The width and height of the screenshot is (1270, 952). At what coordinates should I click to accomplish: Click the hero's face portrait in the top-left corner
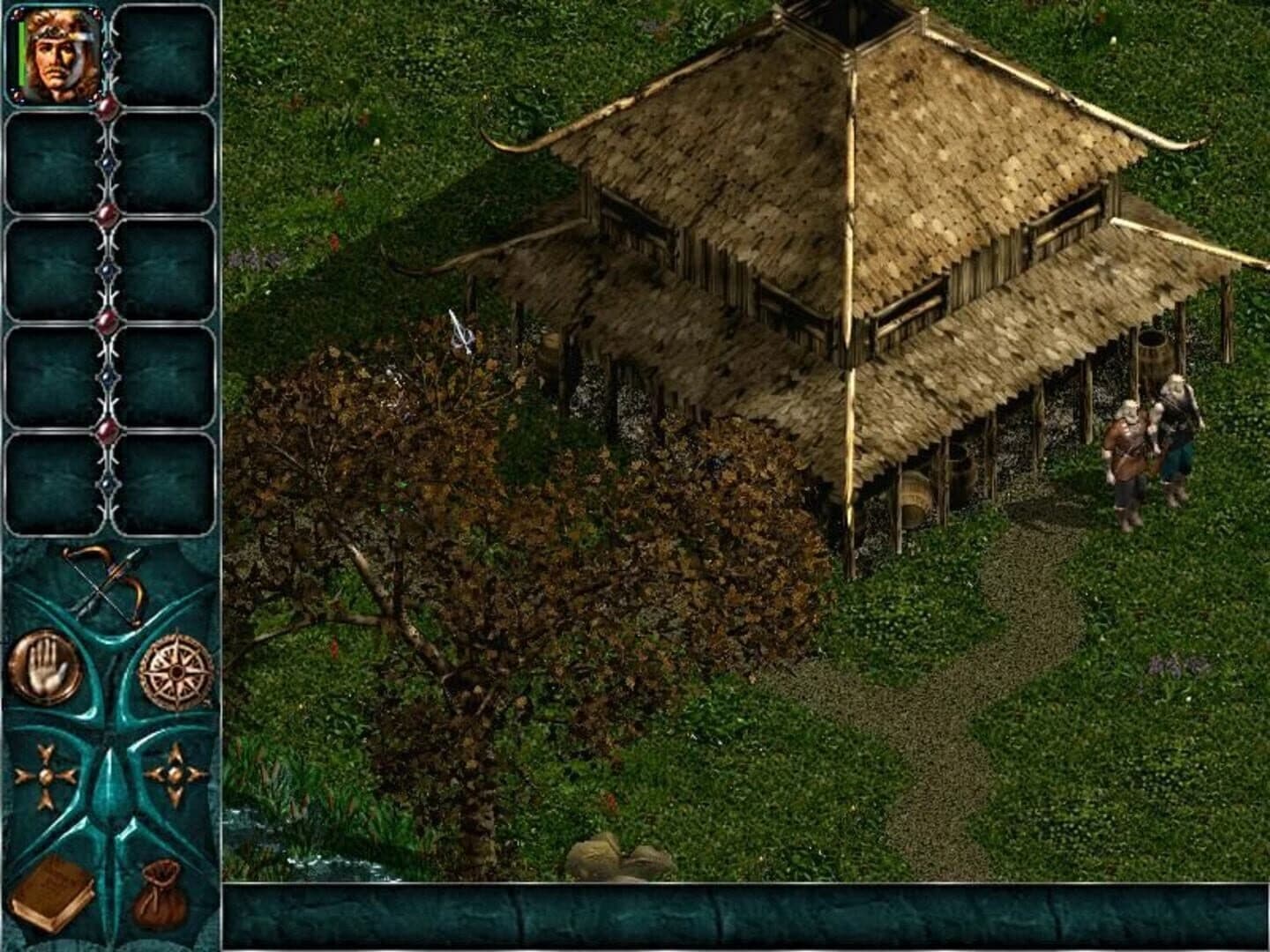coord(55,55)
